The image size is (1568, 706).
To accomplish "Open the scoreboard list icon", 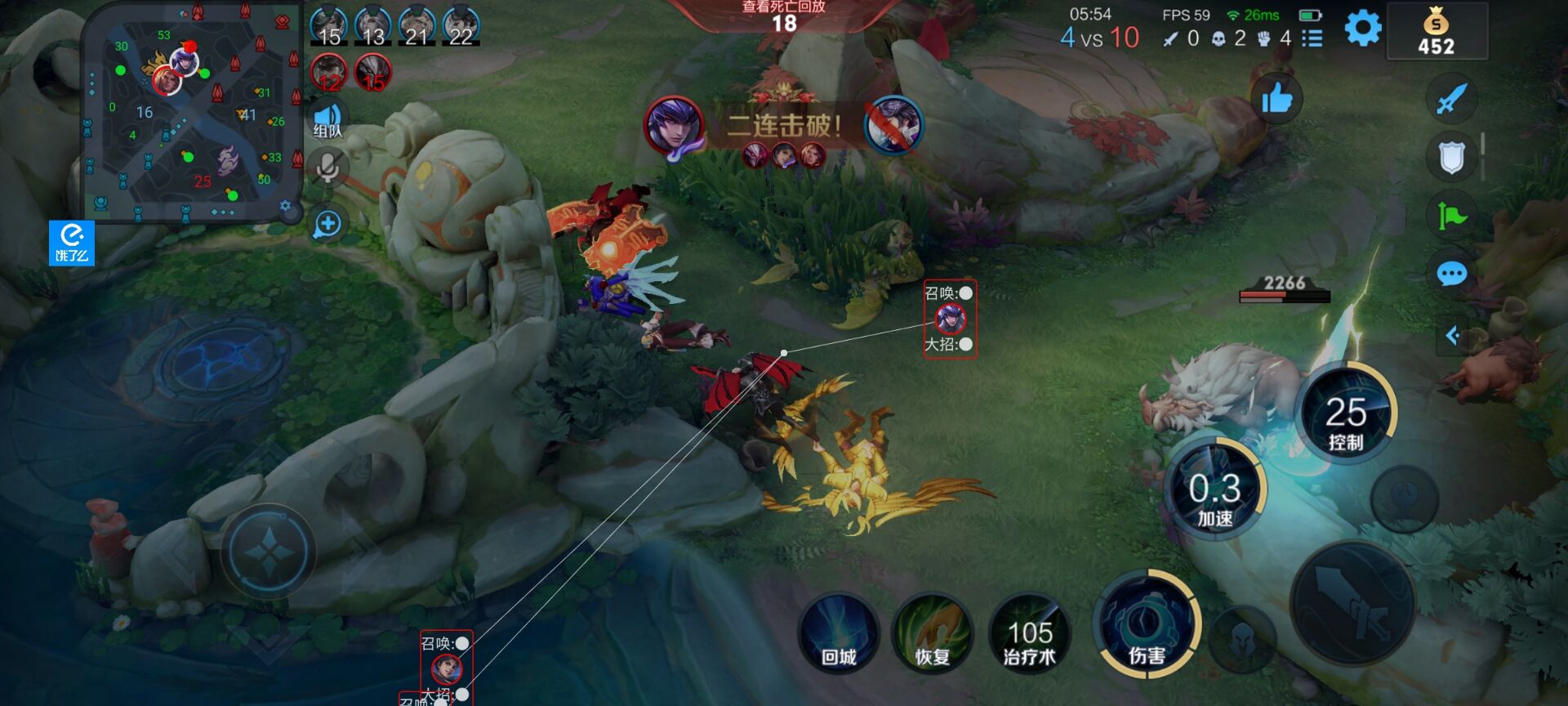I will click(x=1312, y=38).
